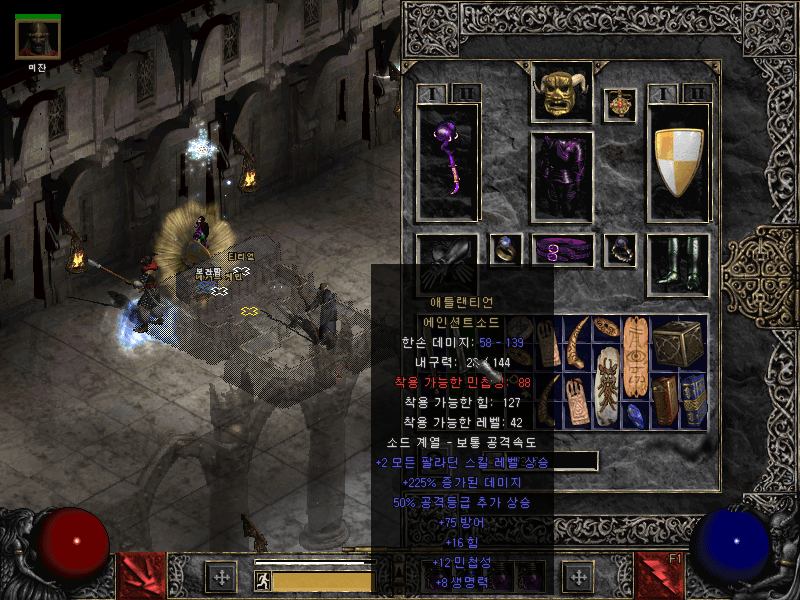
Task: Open the right skill selector marked F1
Action: [660, 576]
